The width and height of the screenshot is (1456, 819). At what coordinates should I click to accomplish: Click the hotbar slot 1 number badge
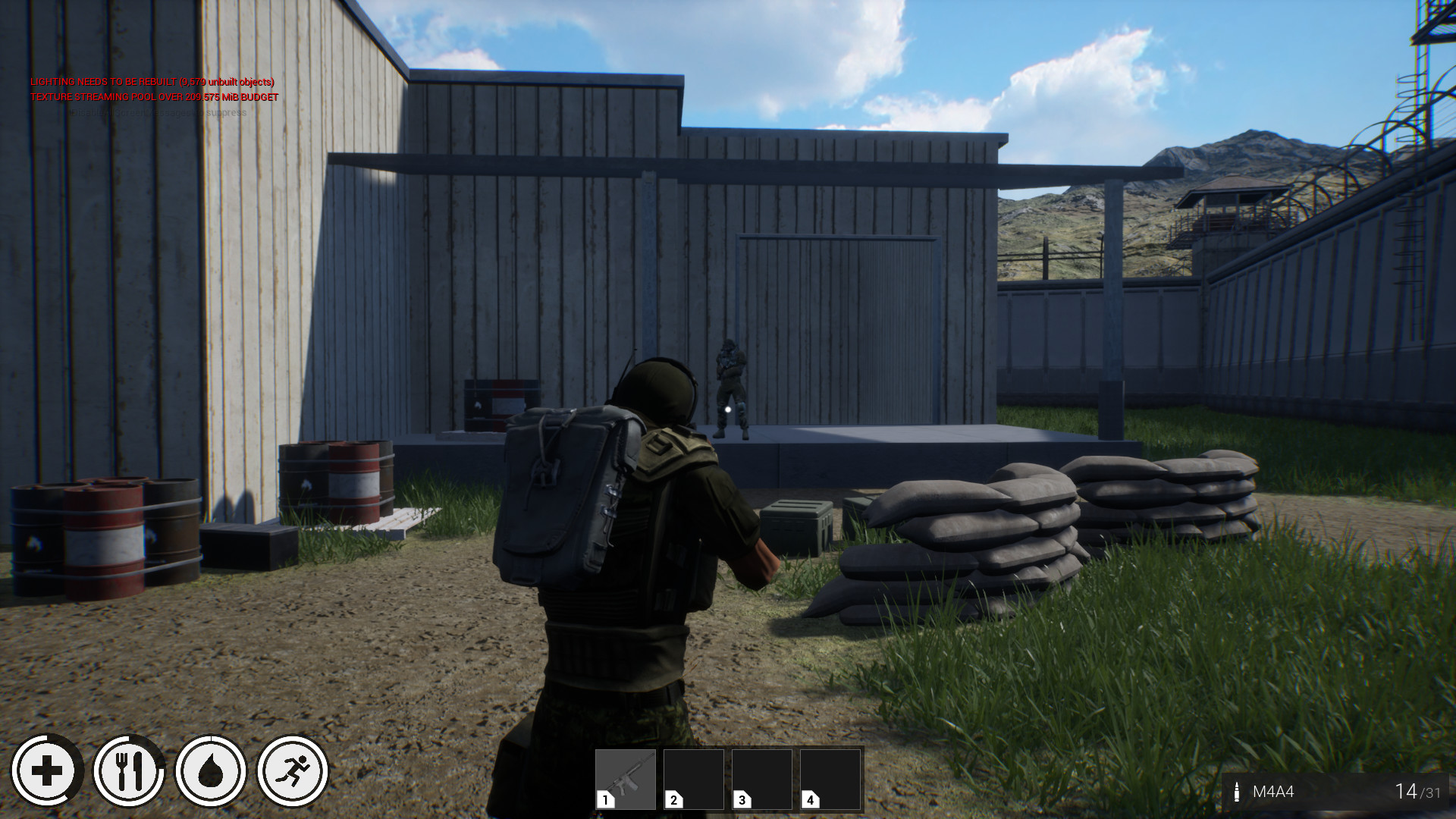(x=604, y=800)
